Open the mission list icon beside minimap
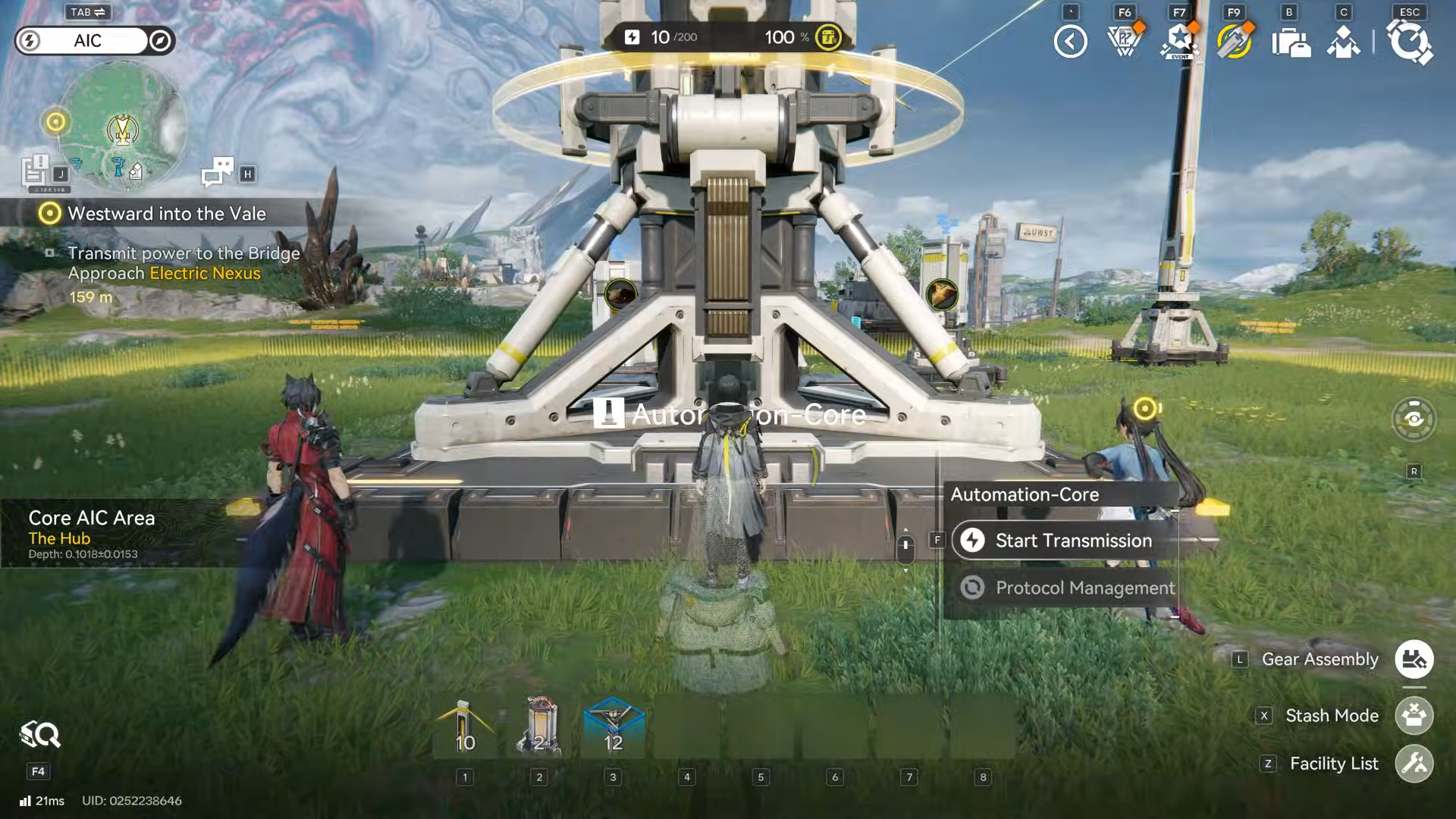Image resolution: width=1456 pixels, height=819 pixels. [x=35, y=171]
